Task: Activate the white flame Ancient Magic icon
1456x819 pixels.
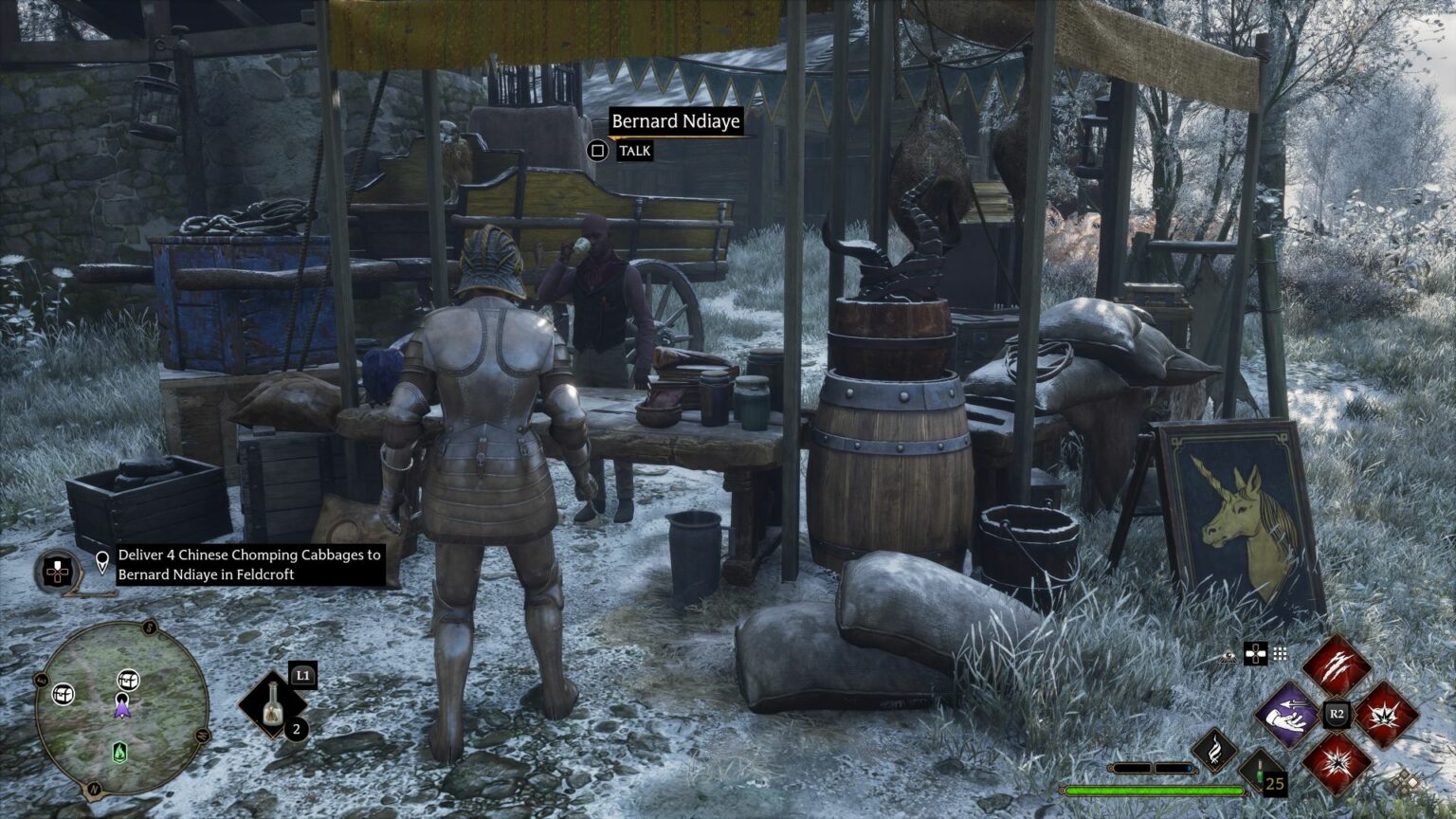Action: point(1215,750)
